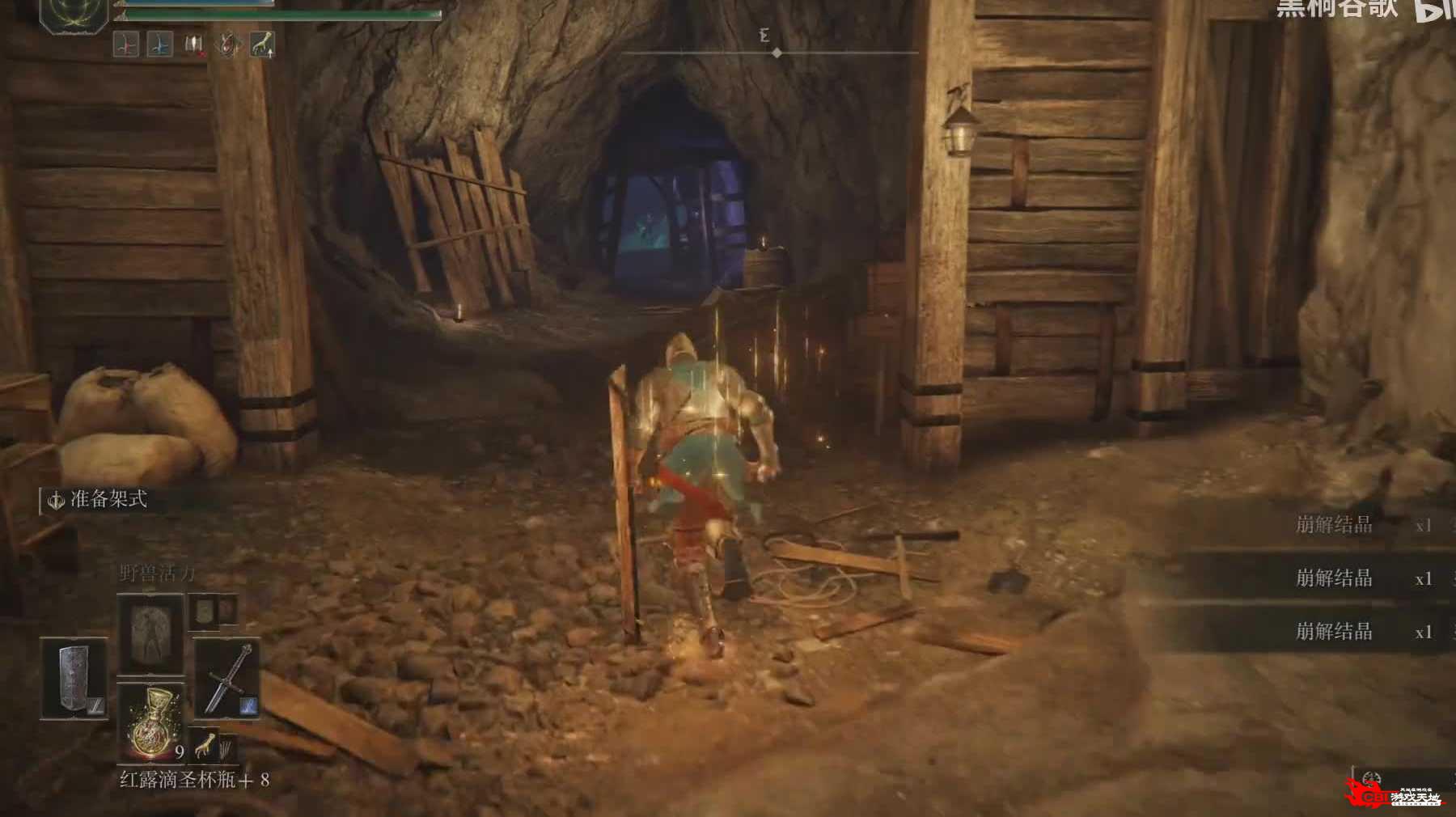1456x817 pixels.
Task: Click the blue crossed-figure buff icon
Action: pos(159,44)
